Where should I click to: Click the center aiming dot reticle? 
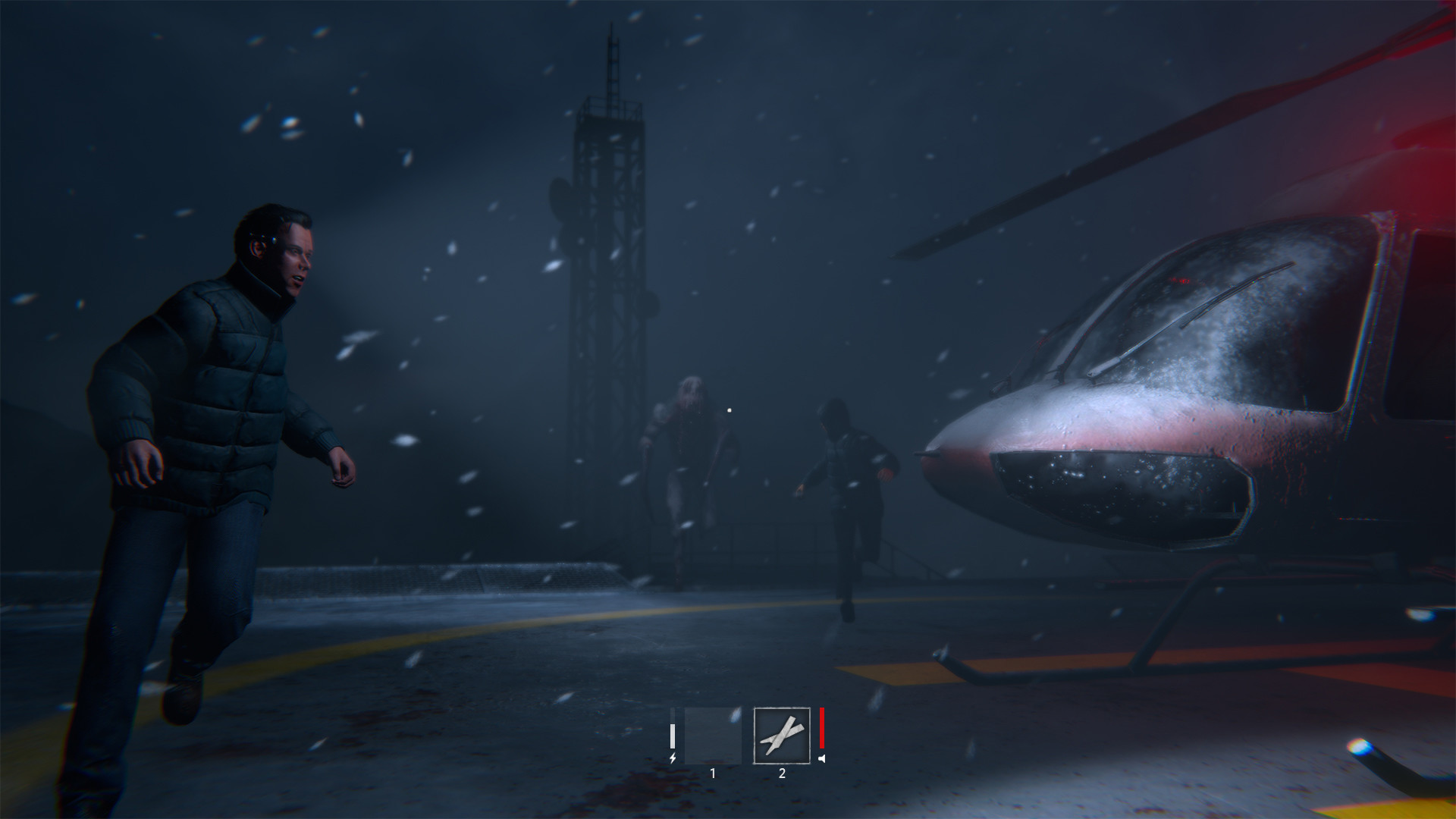(729, 410)
